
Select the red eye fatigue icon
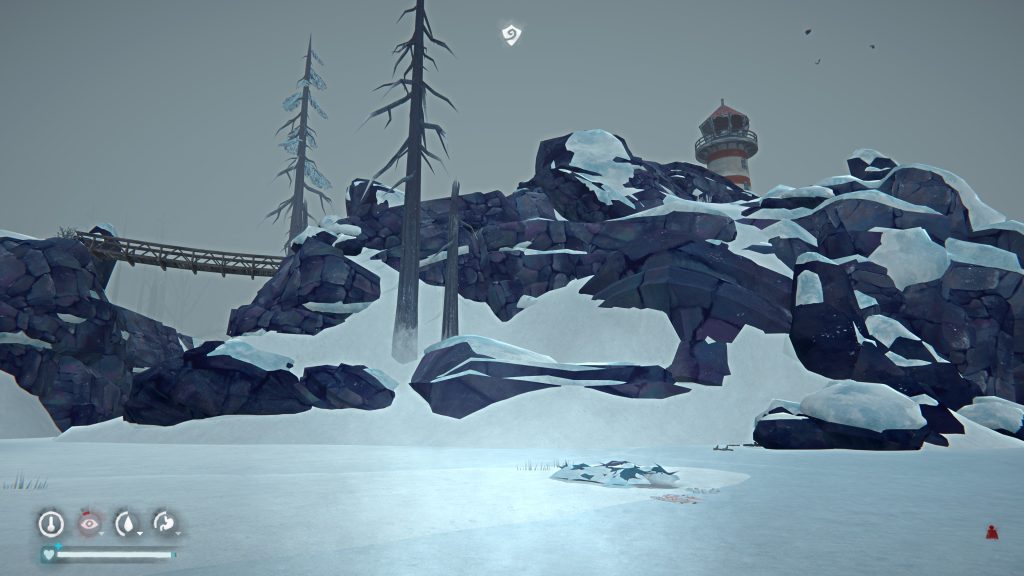[x=89, y=522]
